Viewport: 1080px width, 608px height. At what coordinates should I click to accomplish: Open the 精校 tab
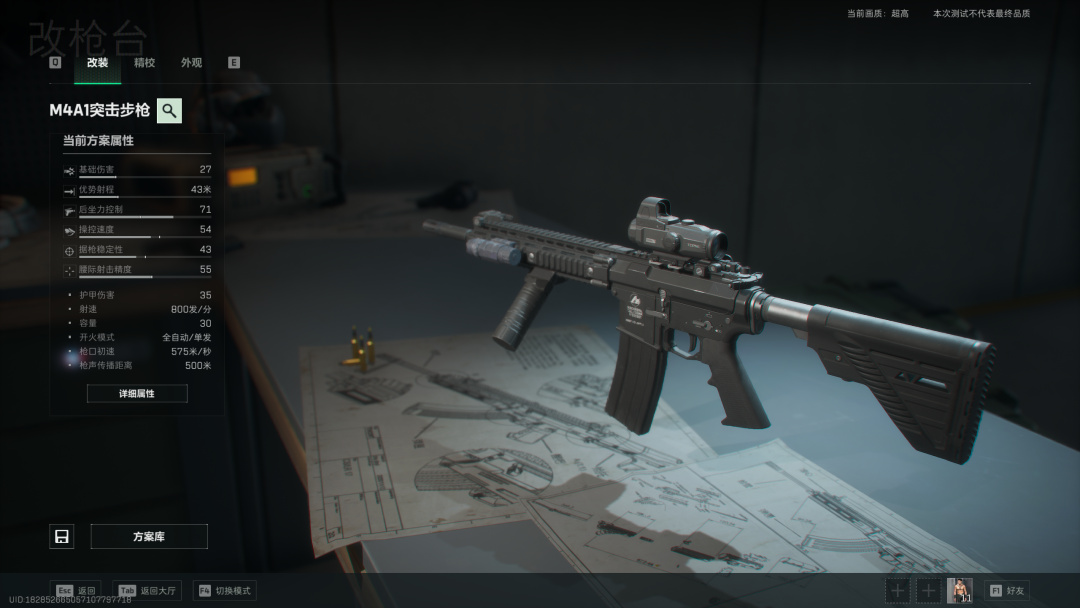coord(144,63)
